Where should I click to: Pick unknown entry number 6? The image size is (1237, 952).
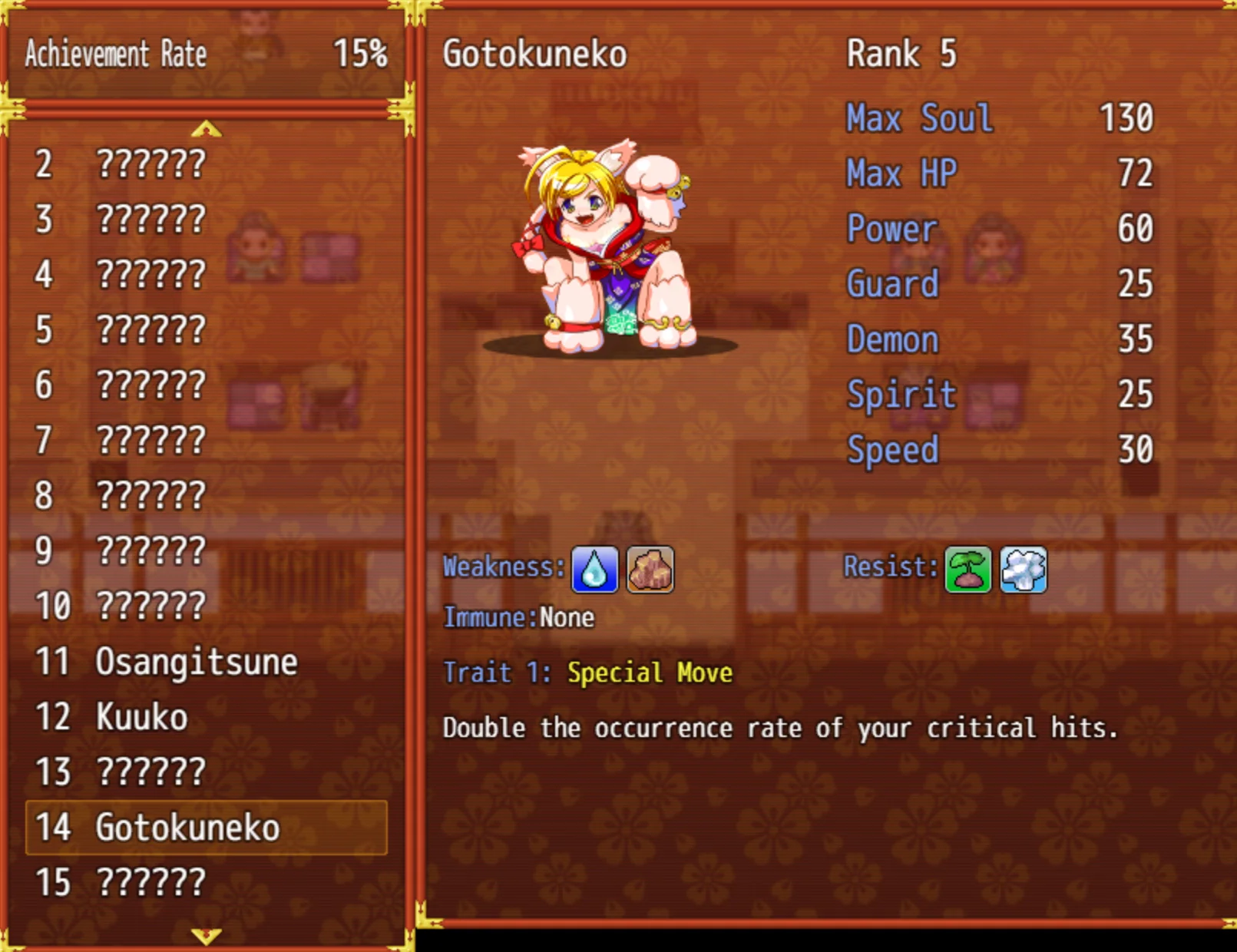pos(150,385)
